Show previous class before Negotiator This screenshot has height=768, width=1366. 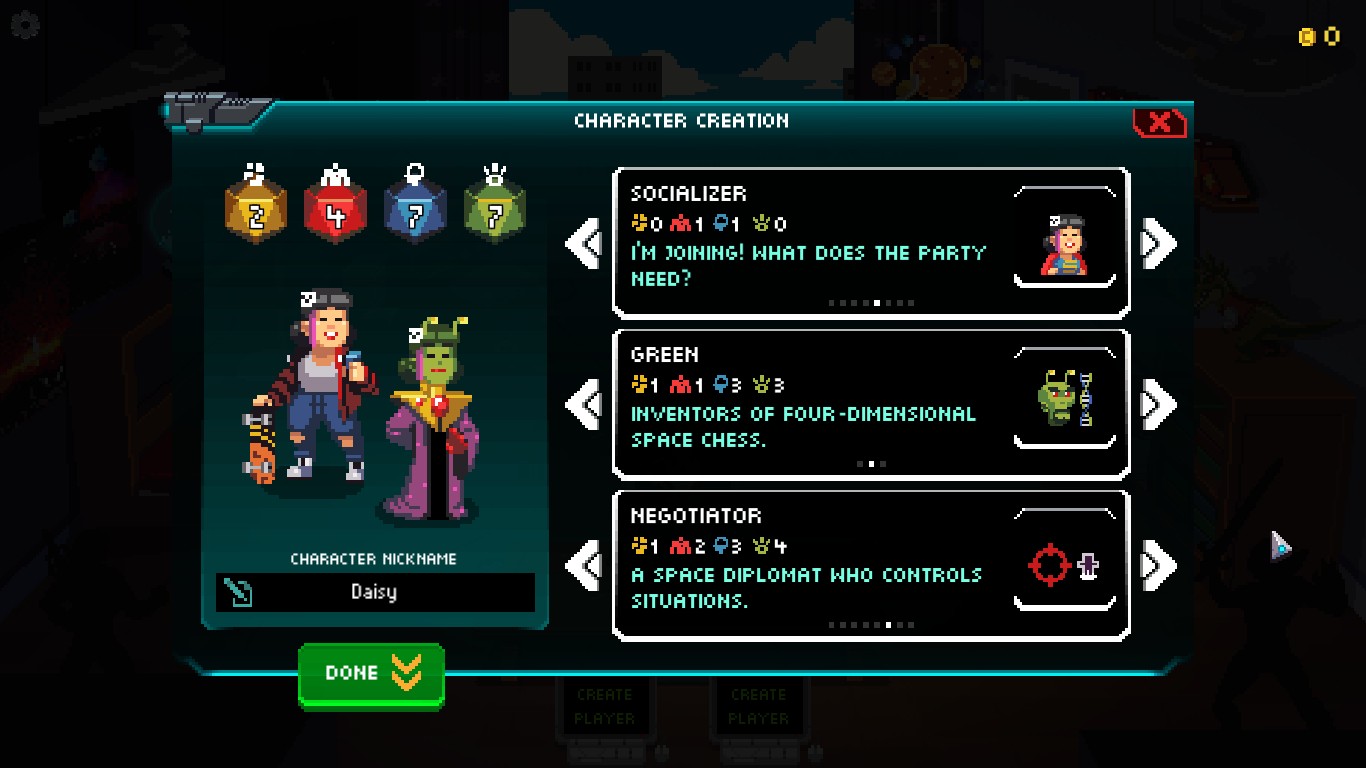[x=584, y=565]
